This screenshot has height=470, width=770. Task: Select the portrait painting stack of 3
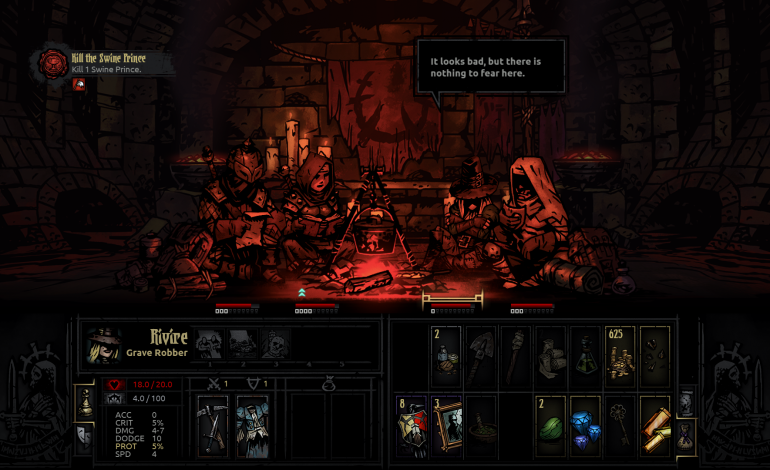(447, 424)
